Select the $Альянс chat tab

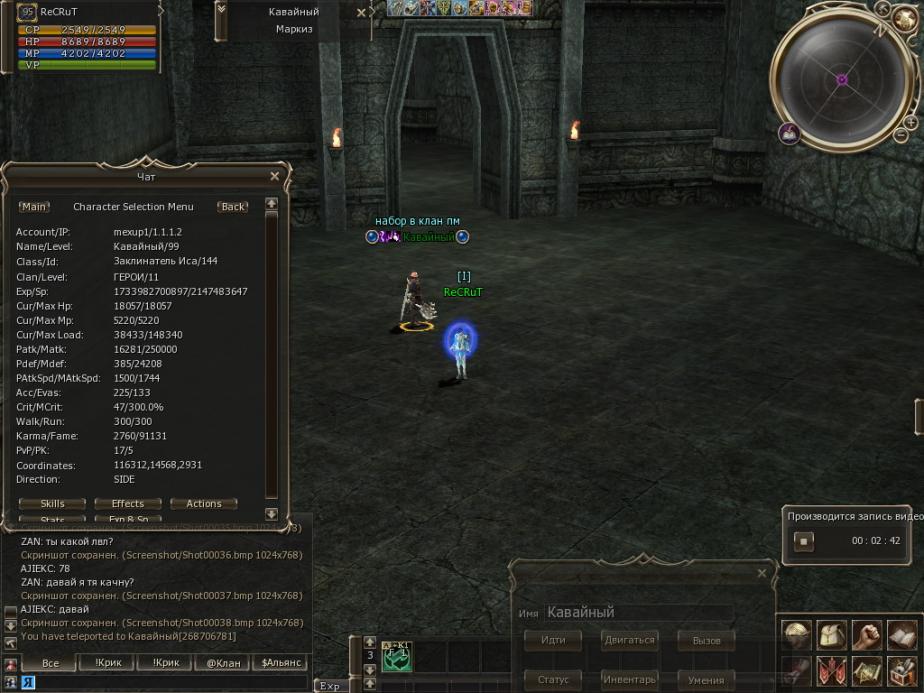pyautogui.click(x=281, y=663)
